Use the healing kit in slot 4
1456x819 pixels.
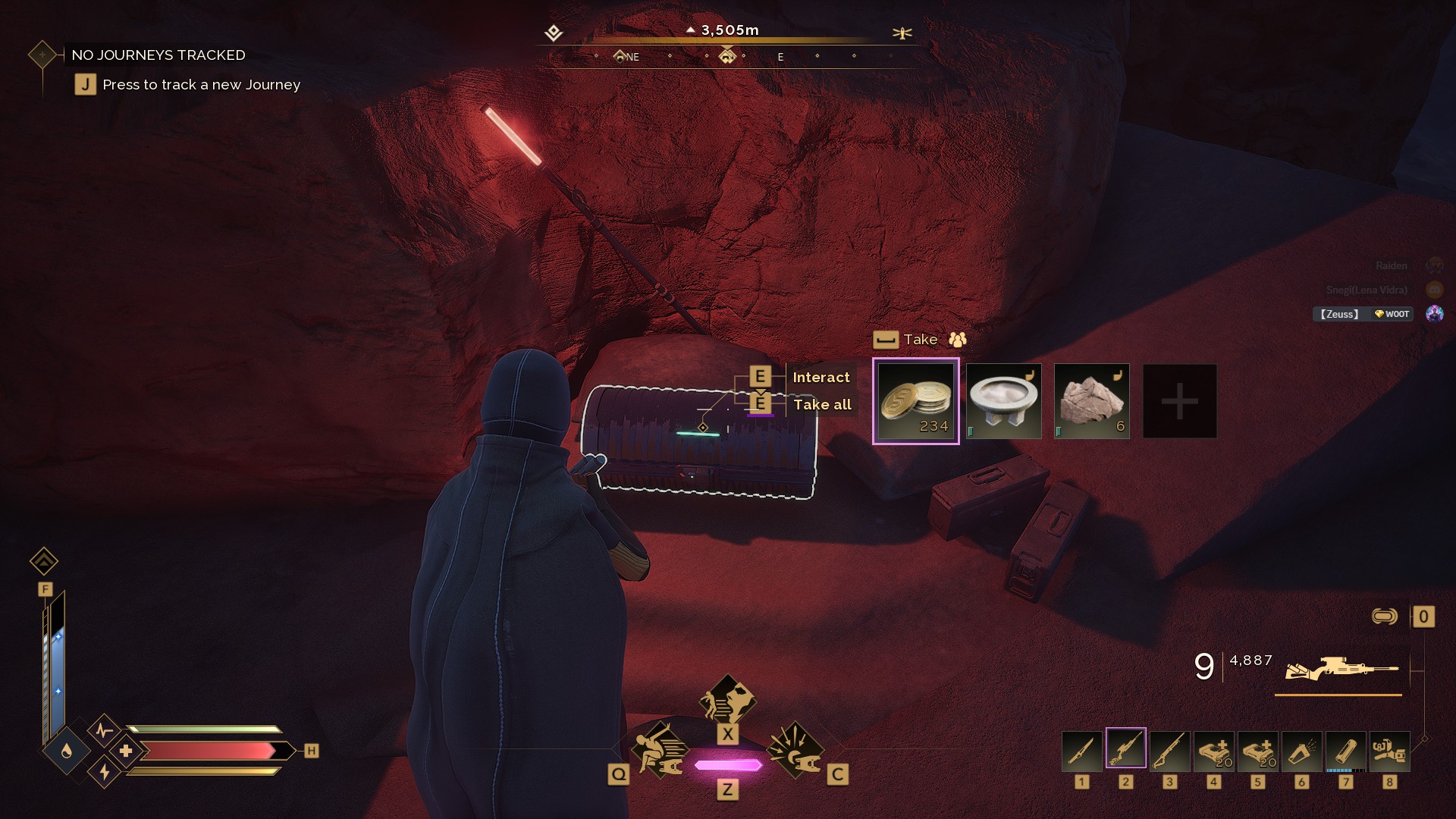point(1213,751)
